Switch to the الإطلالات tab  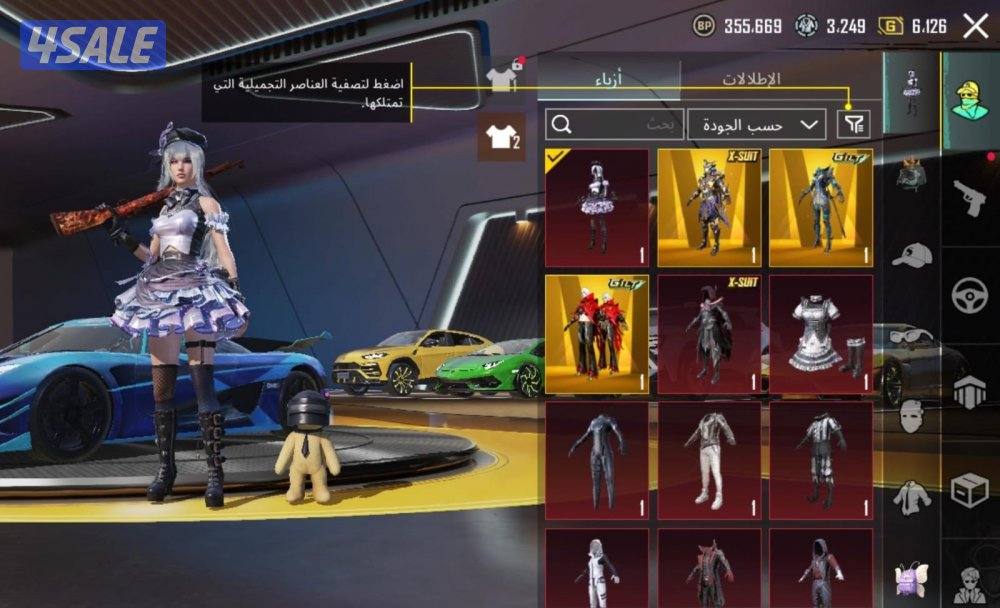pyautogui.click(x=751, y=79)
